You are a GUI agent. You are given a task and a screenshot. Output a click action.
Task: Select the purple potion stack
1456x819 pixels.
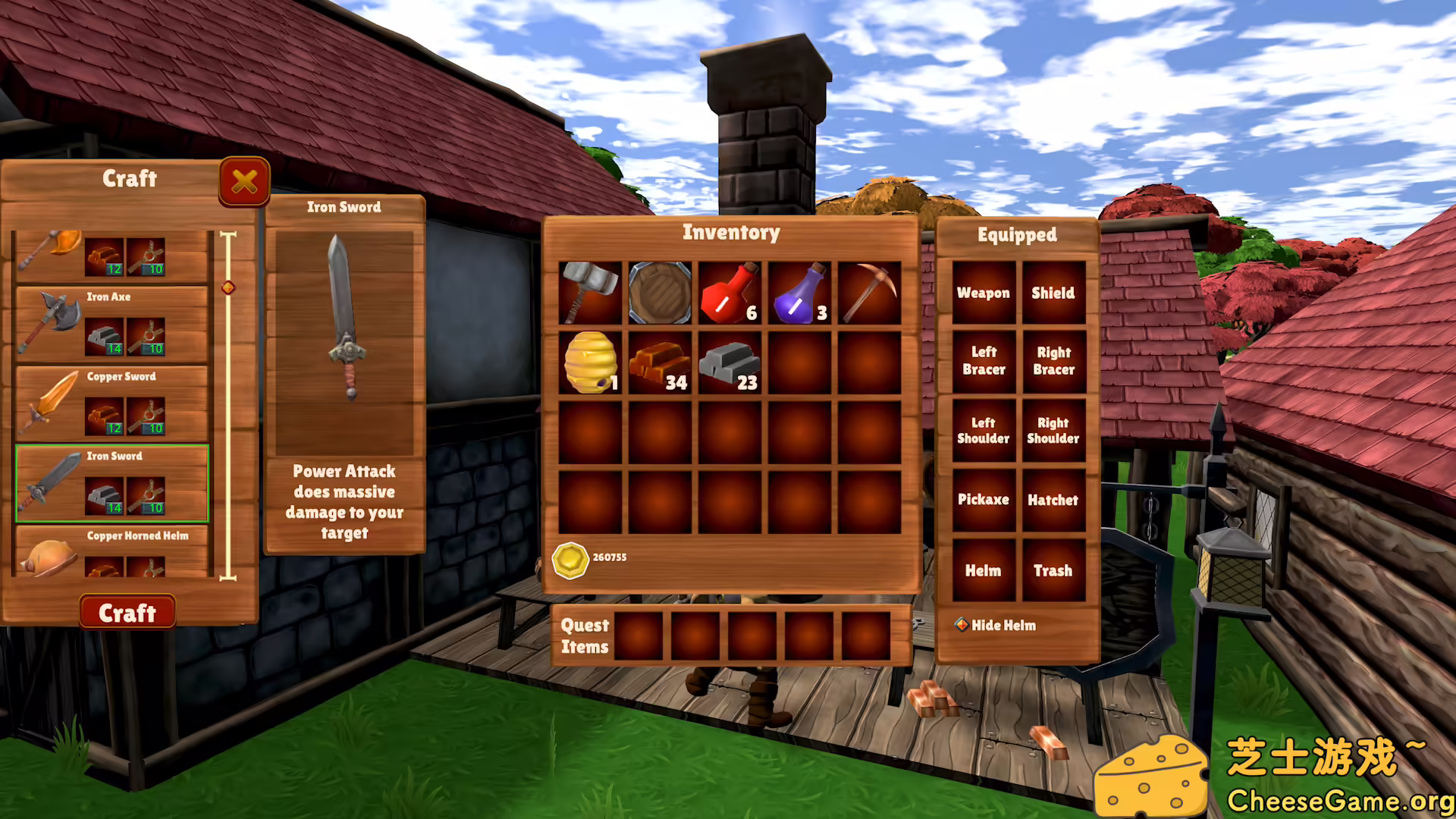[x=799, y=293]
